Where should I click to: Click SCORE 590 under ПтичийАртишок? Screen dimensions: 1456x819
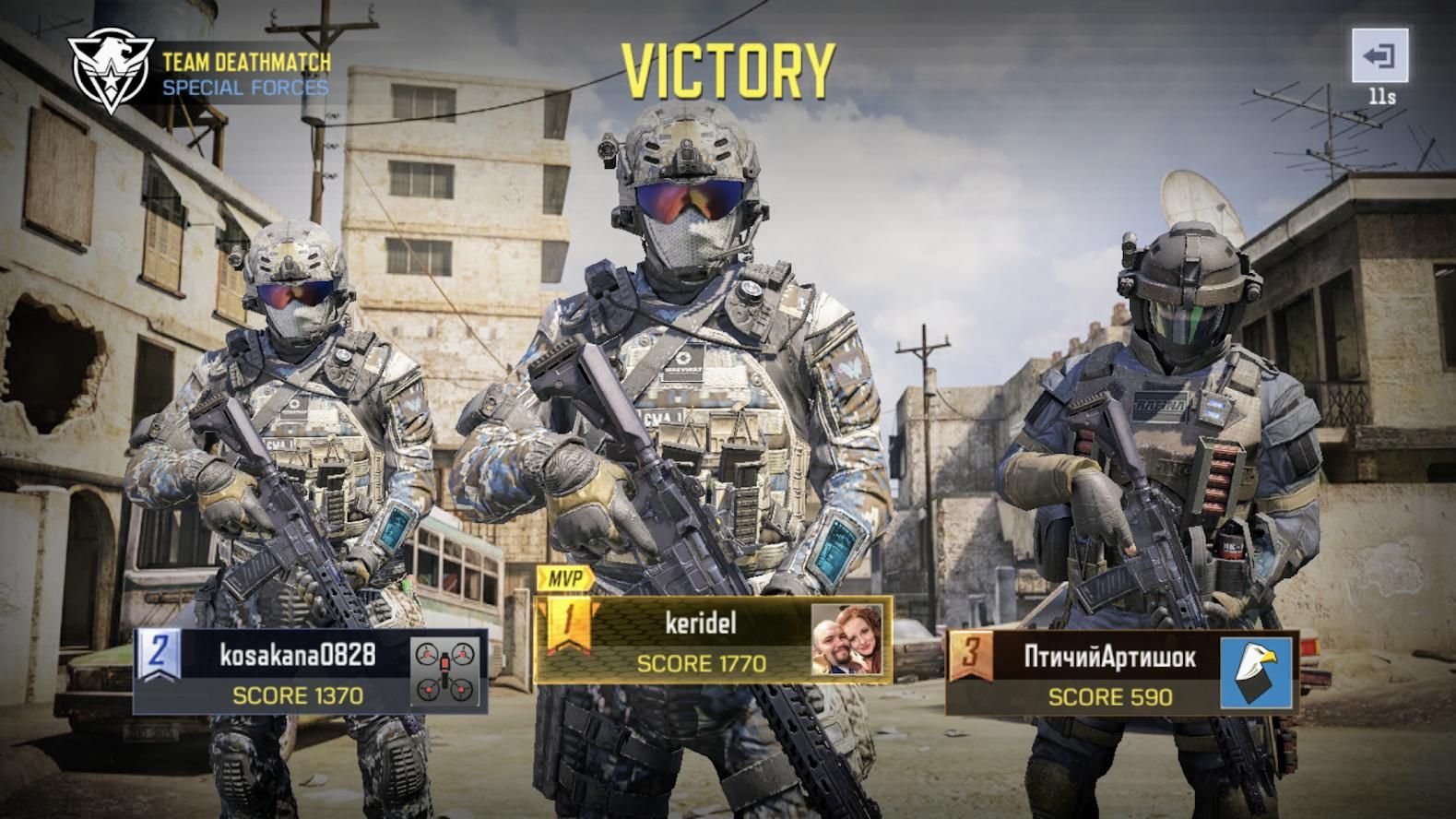(1109, 697)
